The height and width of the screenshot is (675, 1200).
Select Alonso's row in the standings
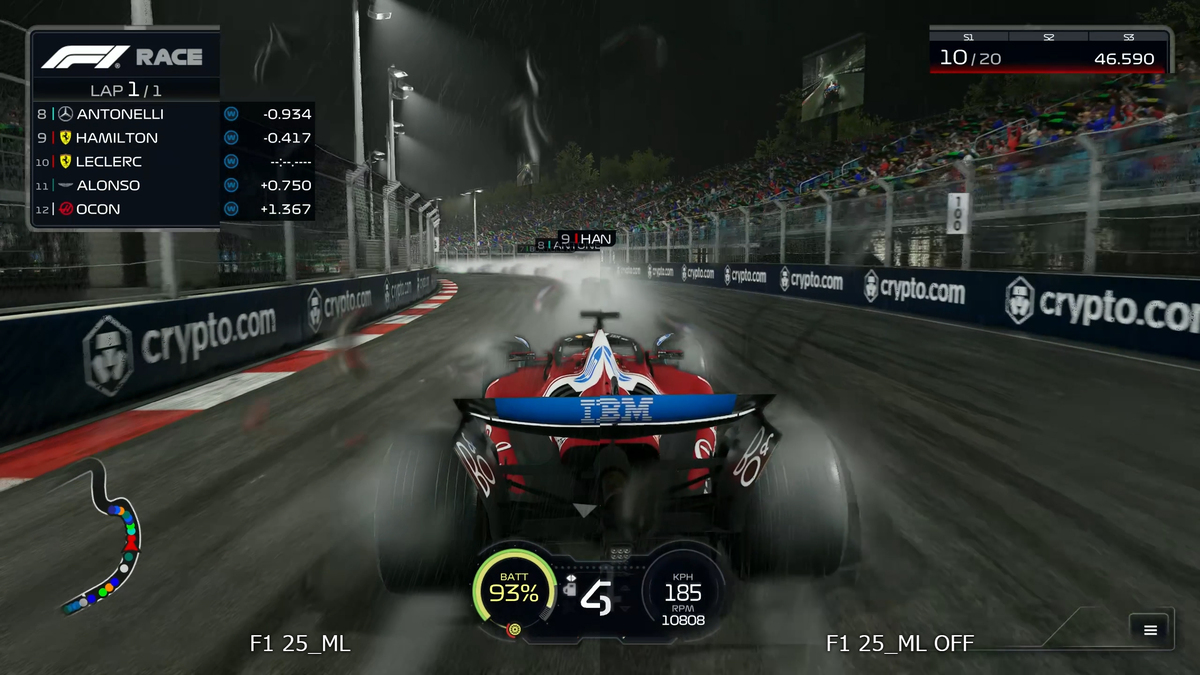173,185
